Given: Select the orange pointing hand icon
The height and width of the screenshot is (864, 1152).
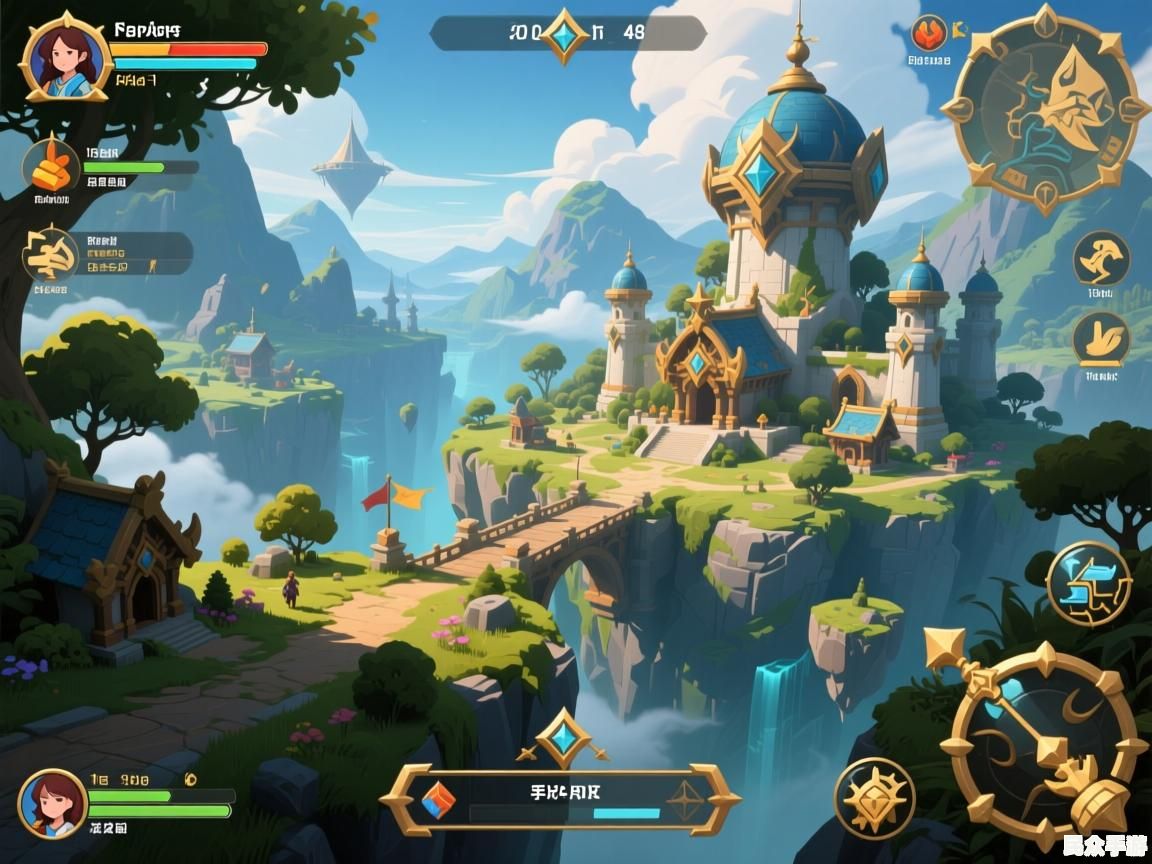Looking at the screenshot, I should (51, 167).
